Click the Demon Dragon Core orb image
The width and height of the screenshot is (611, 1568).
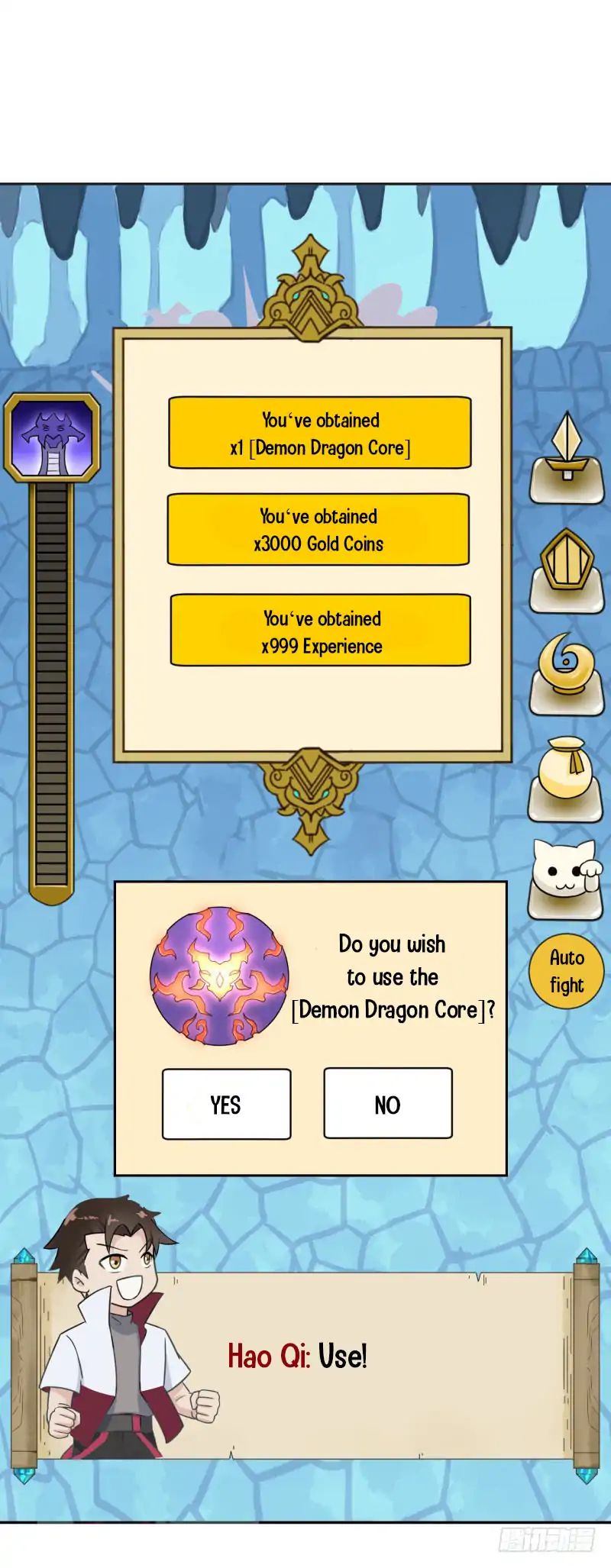[220, 976]
